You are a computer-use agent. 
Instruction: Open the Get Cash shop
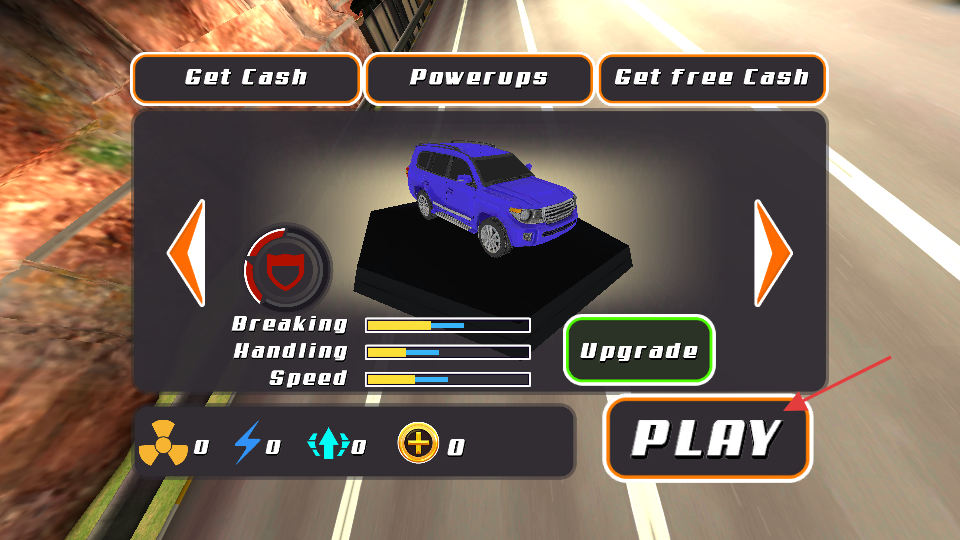[246, 78]
